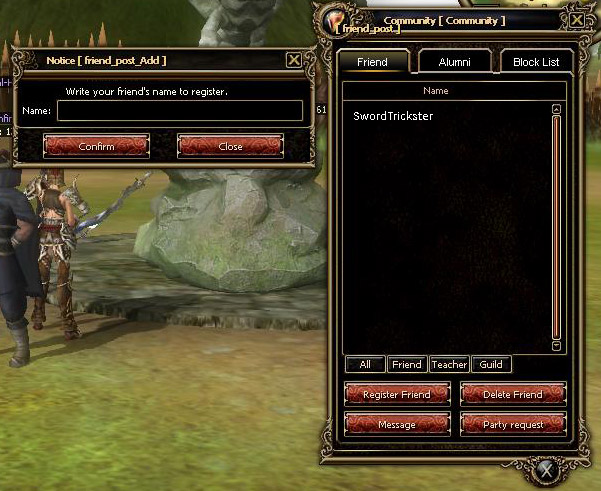
Task: Filter the list by Teacher
Action: (449, 365)
